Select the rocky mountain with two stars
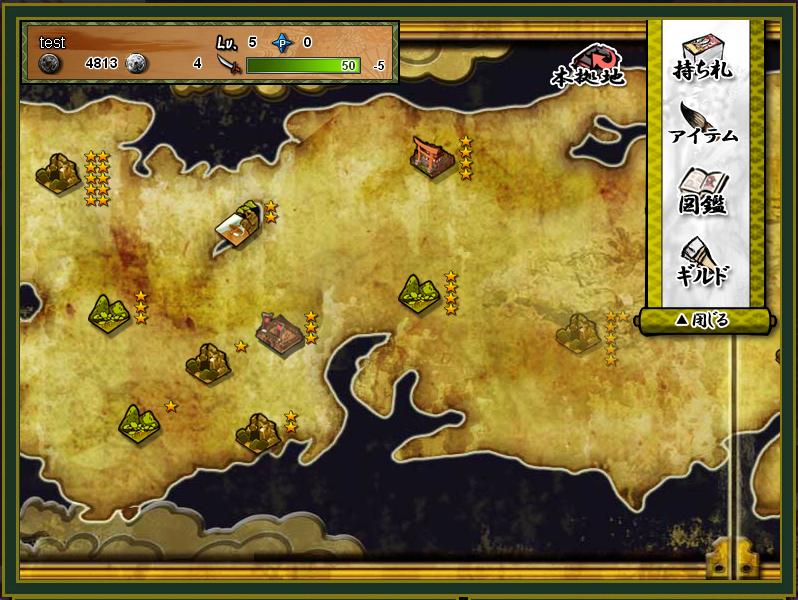Screen dimensions: 798x600 coord(258,432)
